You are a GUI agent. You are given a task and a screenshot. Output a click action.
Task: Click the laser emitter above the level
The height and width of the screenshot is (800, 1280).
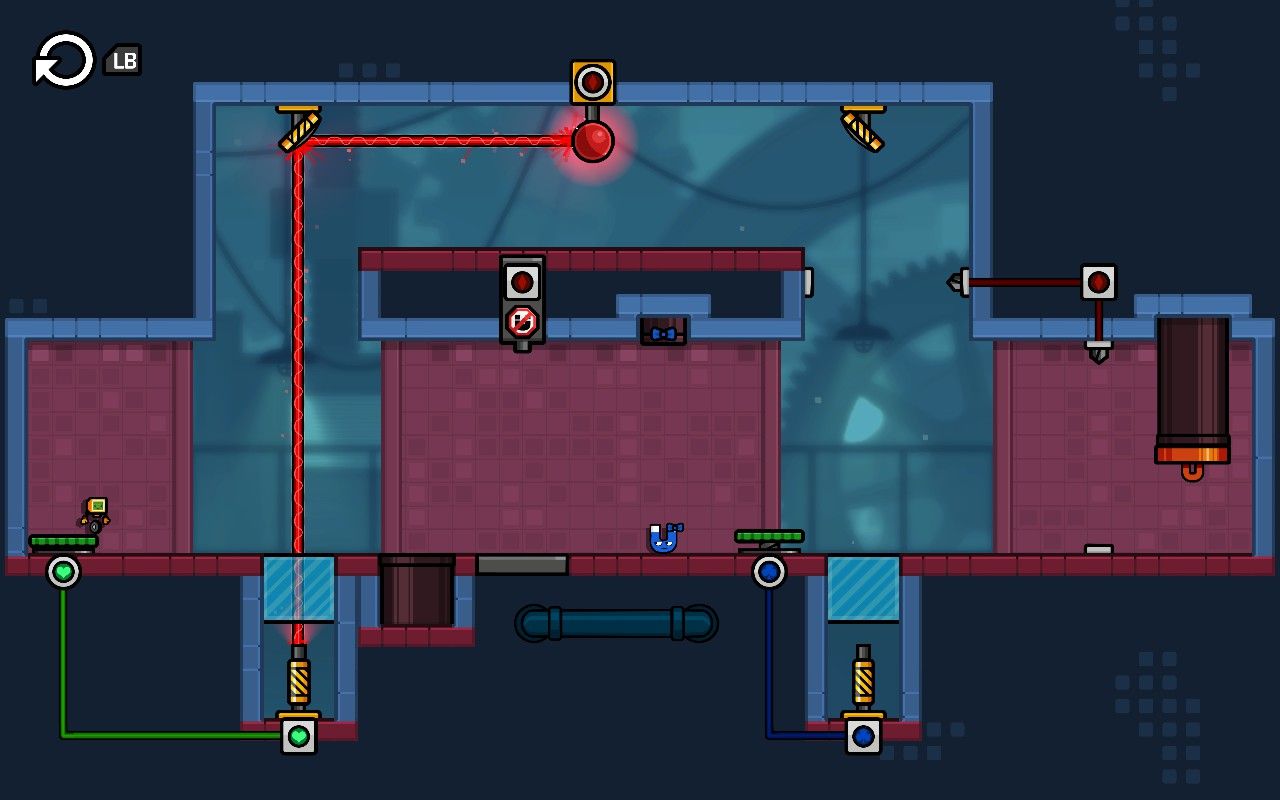(592, 83)
